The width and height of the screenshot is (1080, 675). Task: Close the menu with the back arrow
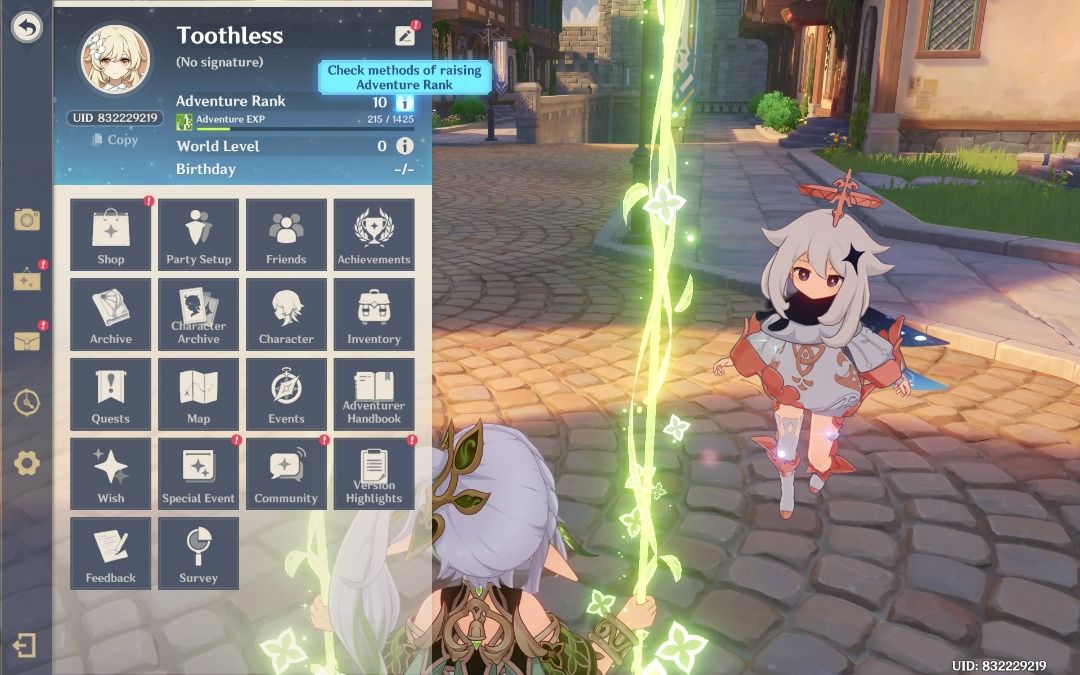click(27, 28)
